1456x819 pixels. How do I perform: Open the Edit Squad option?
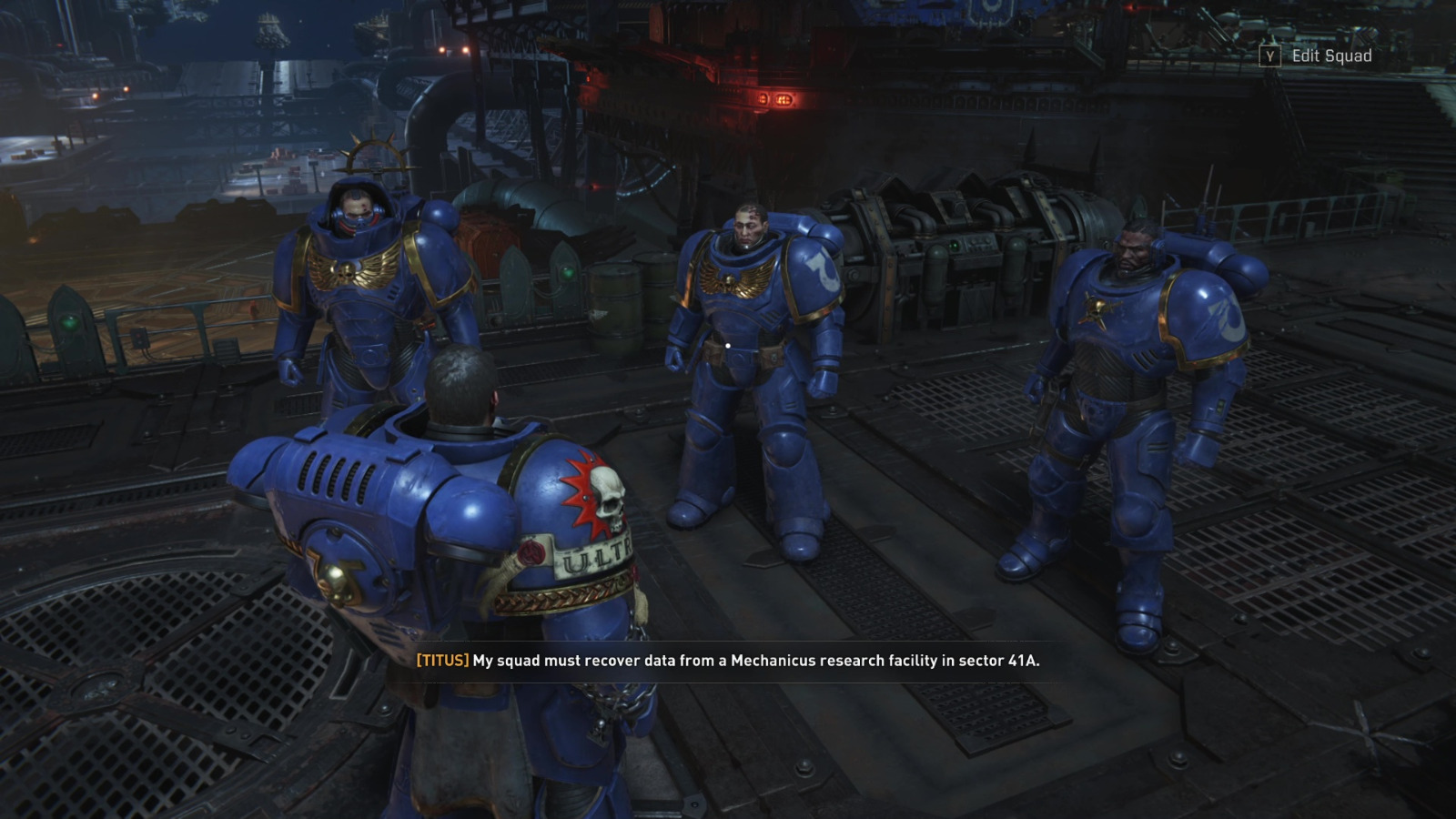[1330, 56]
